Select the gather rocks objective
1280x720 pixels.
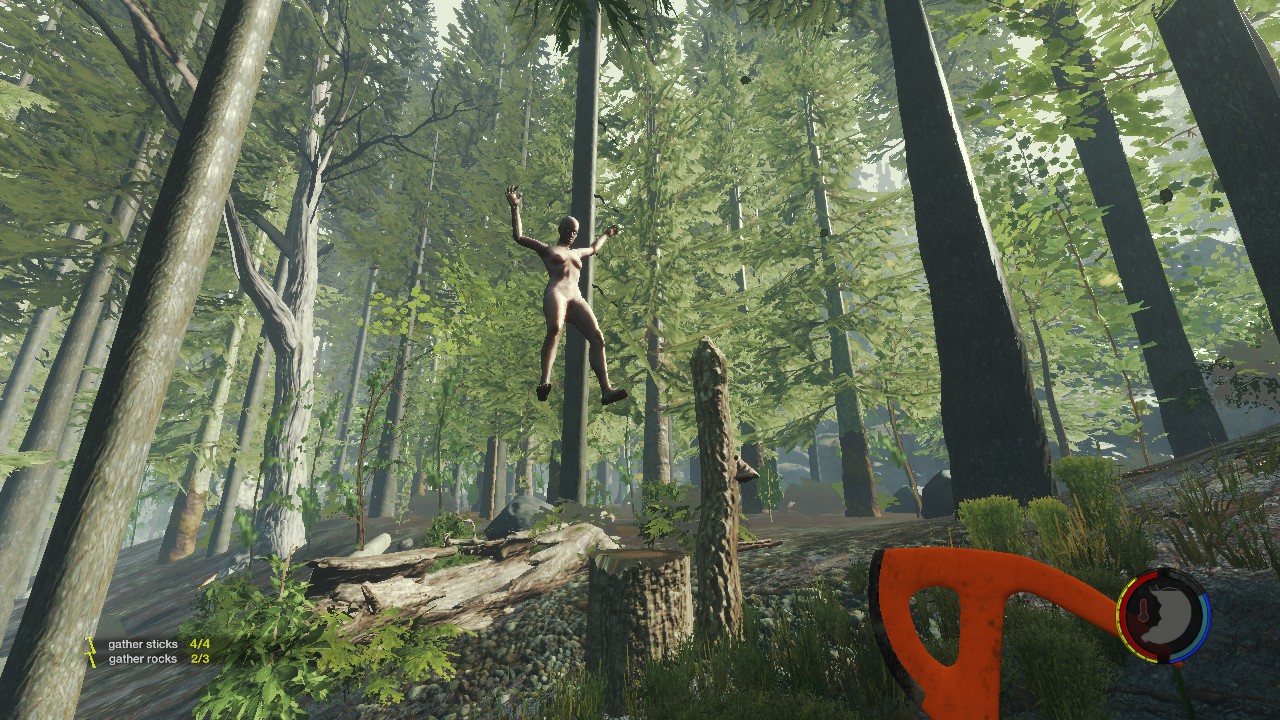click(143, 659)
